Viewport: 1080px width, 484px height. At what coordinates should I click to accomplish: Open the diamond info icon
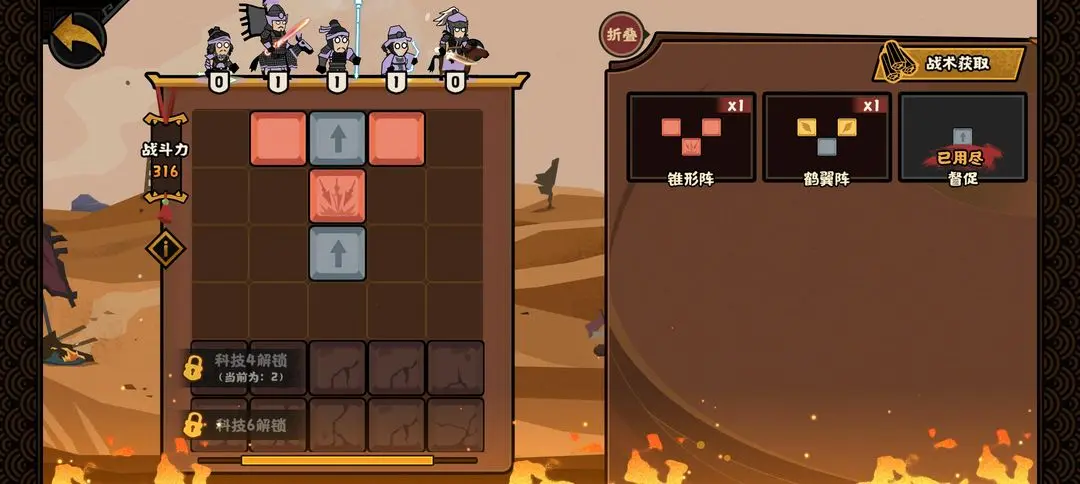point(165,248)
